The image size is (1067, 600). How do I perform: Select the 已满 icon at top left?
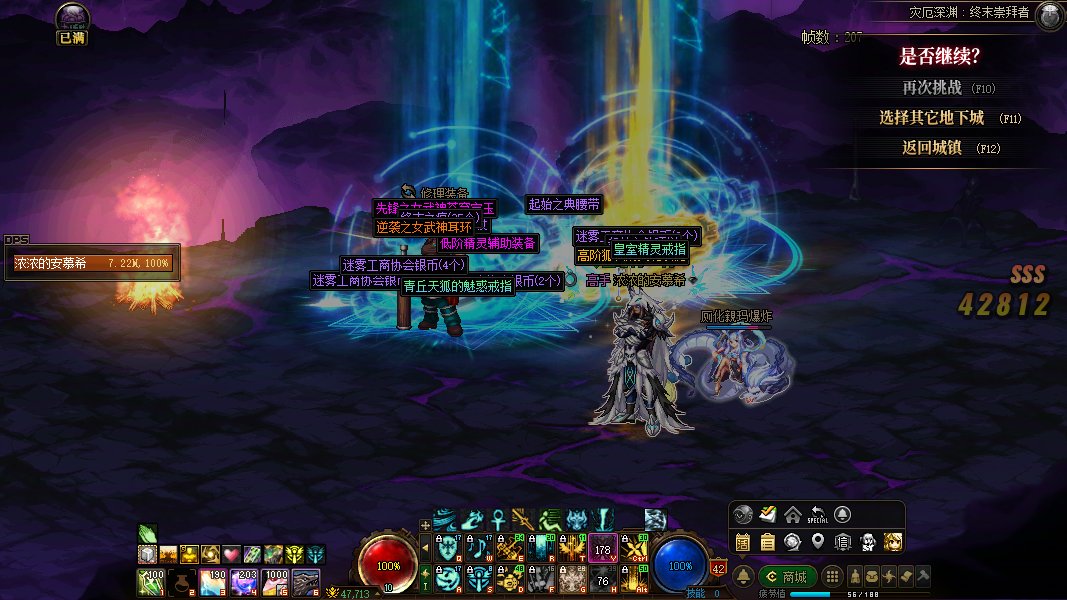pos(73,24)
